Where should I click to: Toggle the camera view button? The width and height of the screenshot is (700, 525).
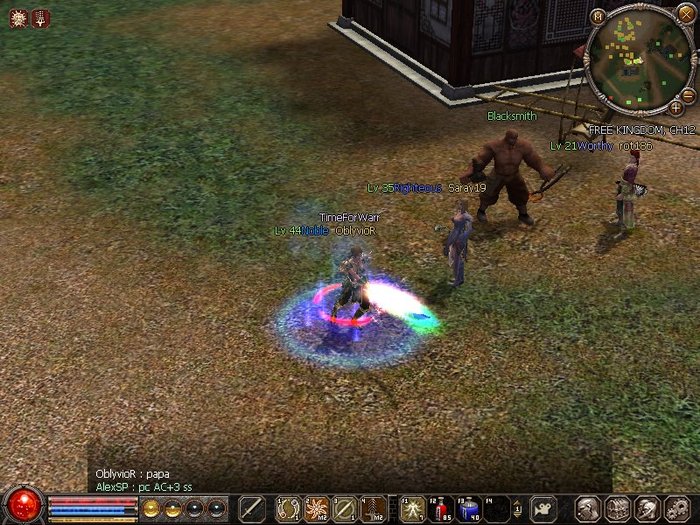click(542, 508)
